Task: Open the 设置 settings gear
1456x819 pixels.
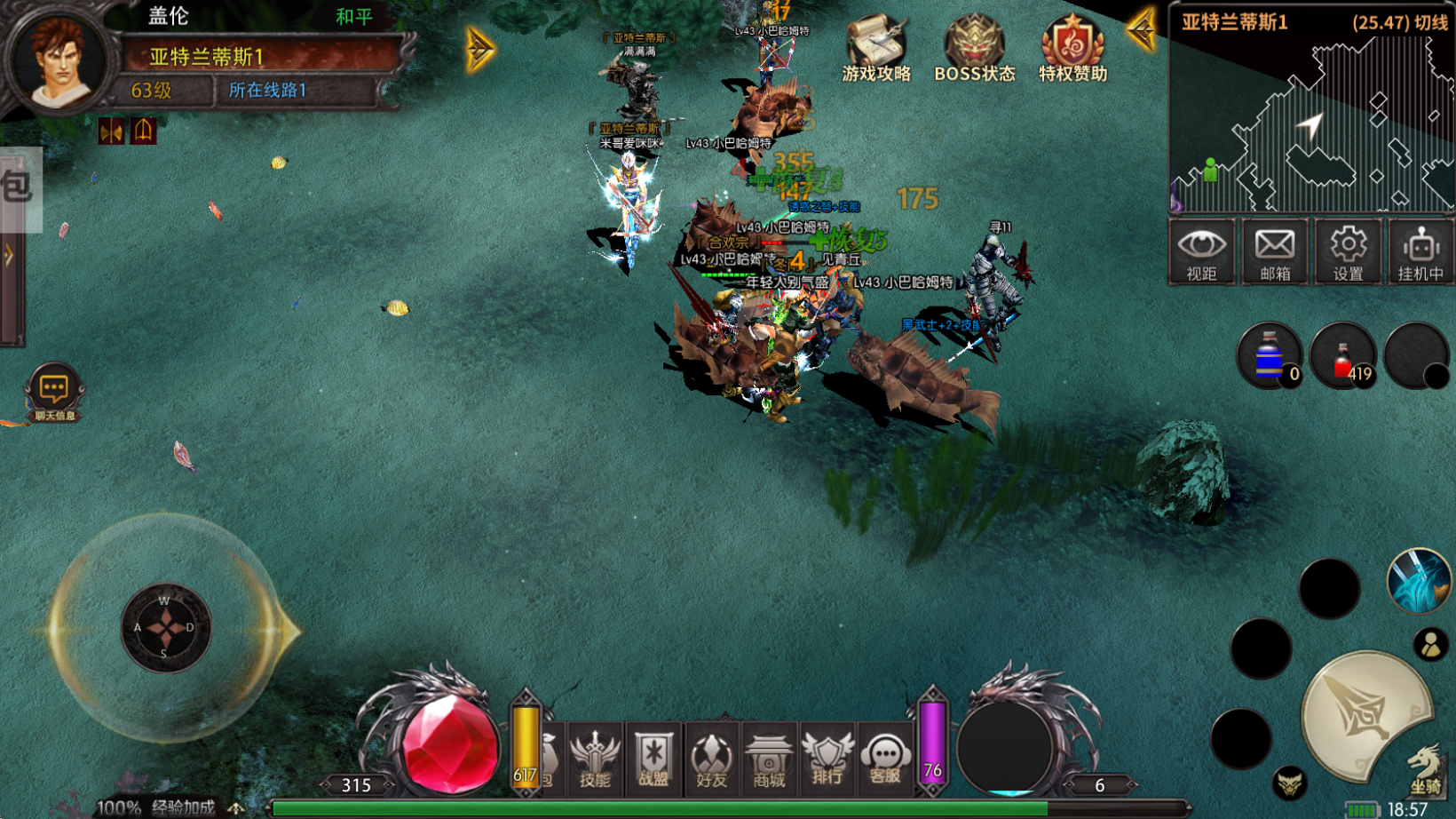Action: tap(1347, 252)
